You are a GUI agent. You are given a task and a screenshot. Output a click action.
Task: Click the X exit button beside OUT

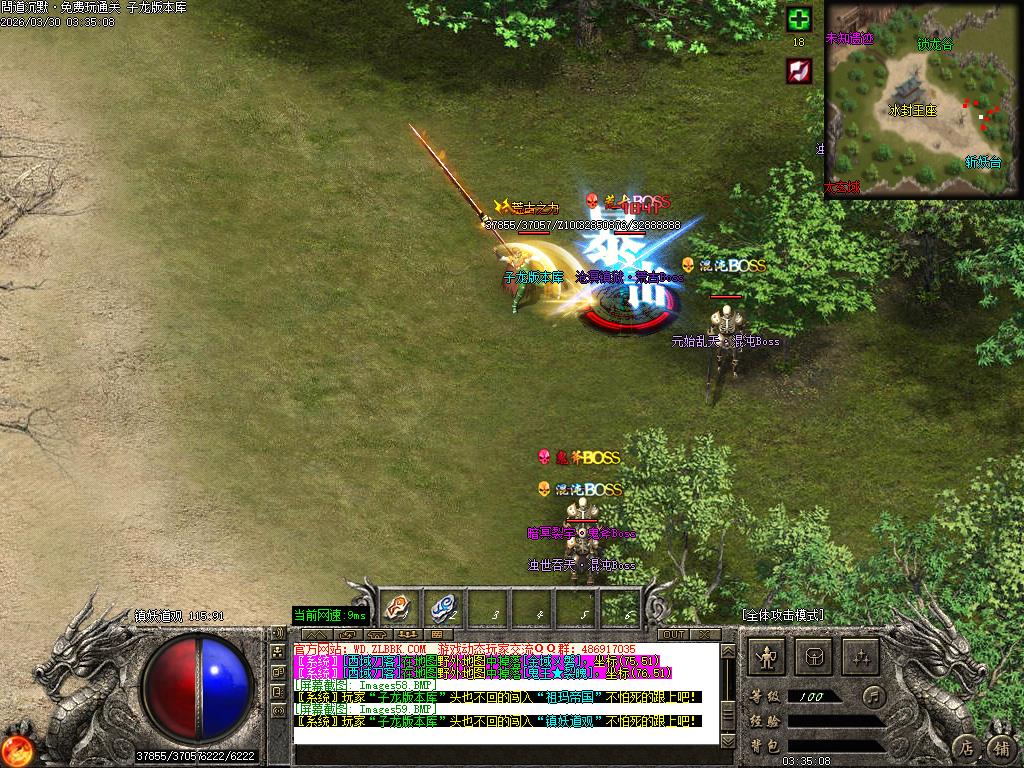(704, 634)
